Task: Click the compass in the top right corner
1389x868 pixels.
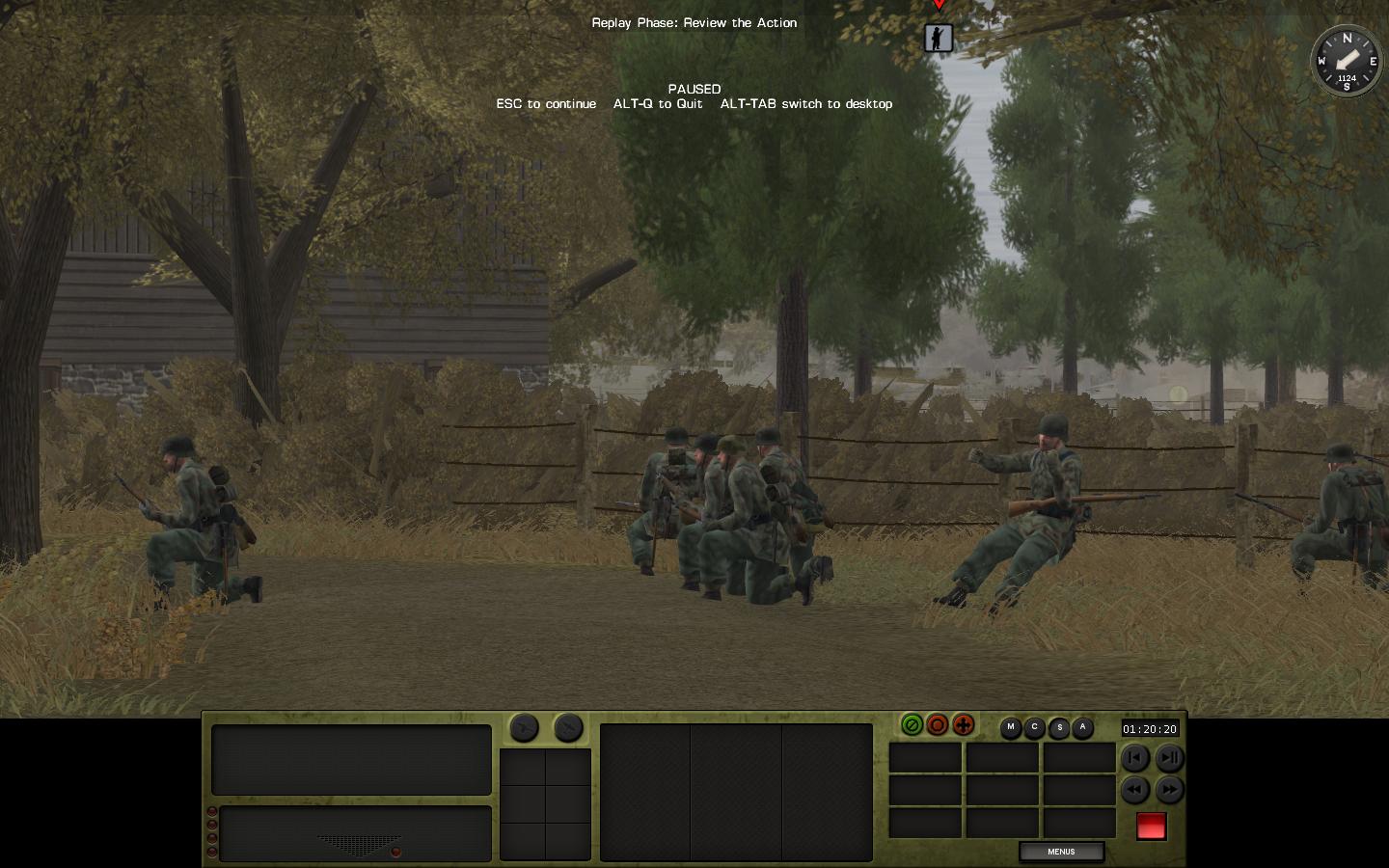Action: 1347,62
